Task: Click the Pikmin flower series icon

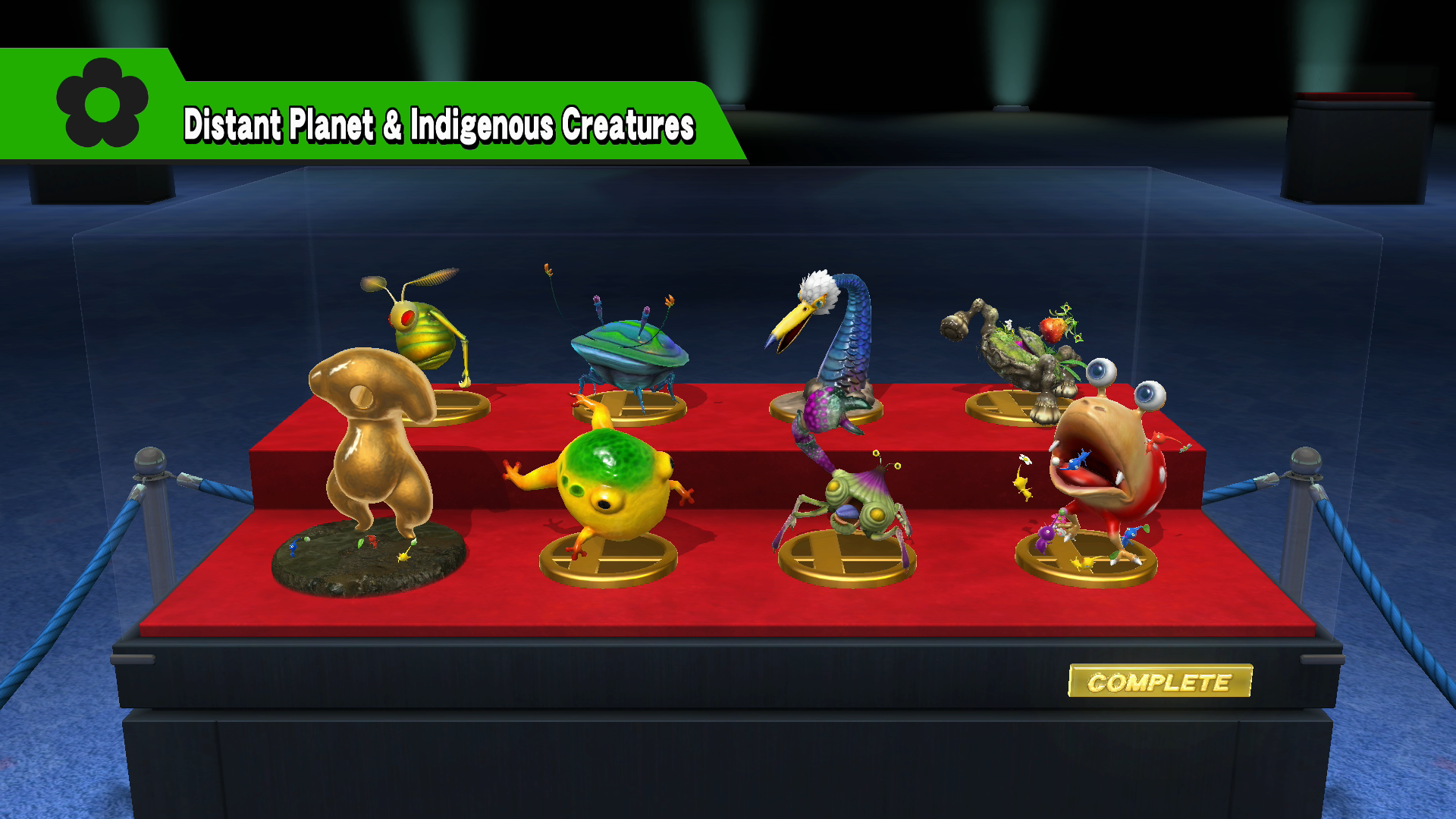Action: coord(102,103)
